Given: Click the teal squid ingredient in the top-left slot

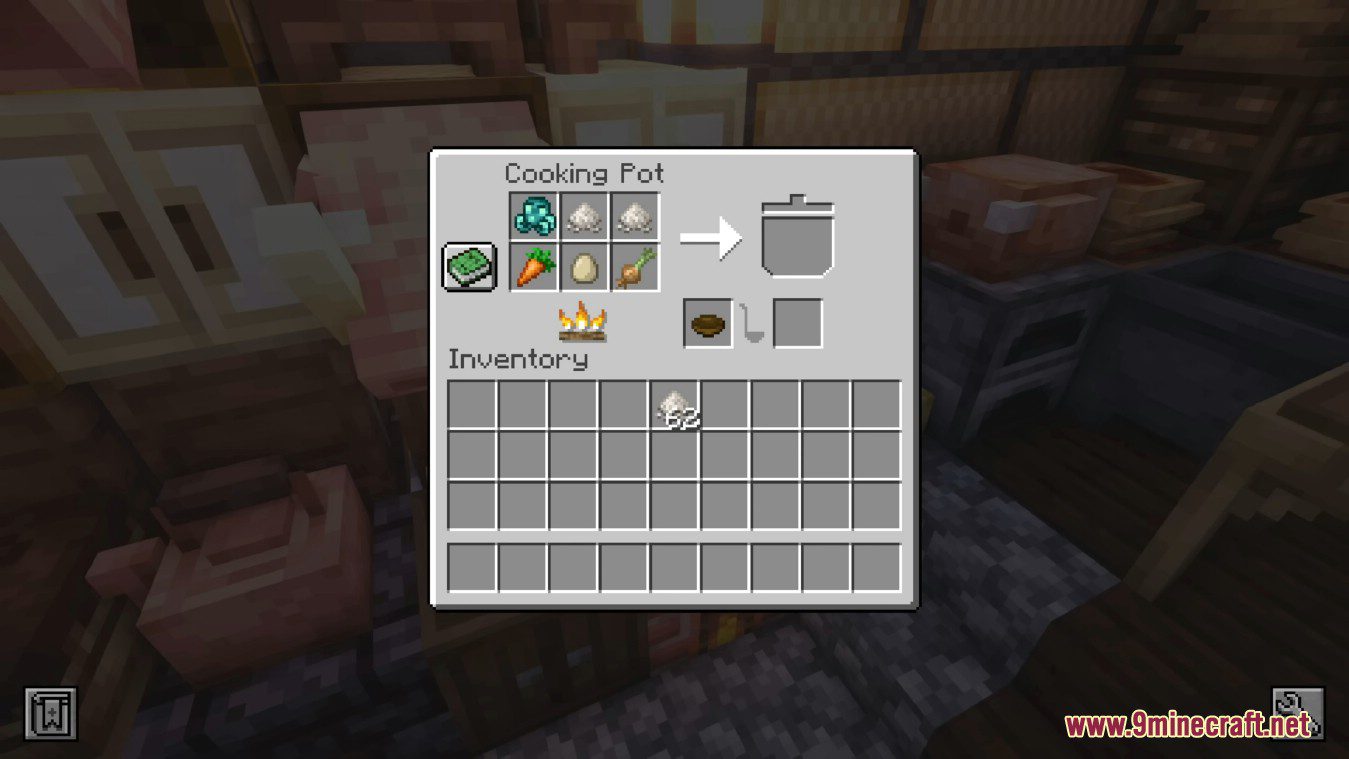Looking at the screenshot, I should click(532, 215).
